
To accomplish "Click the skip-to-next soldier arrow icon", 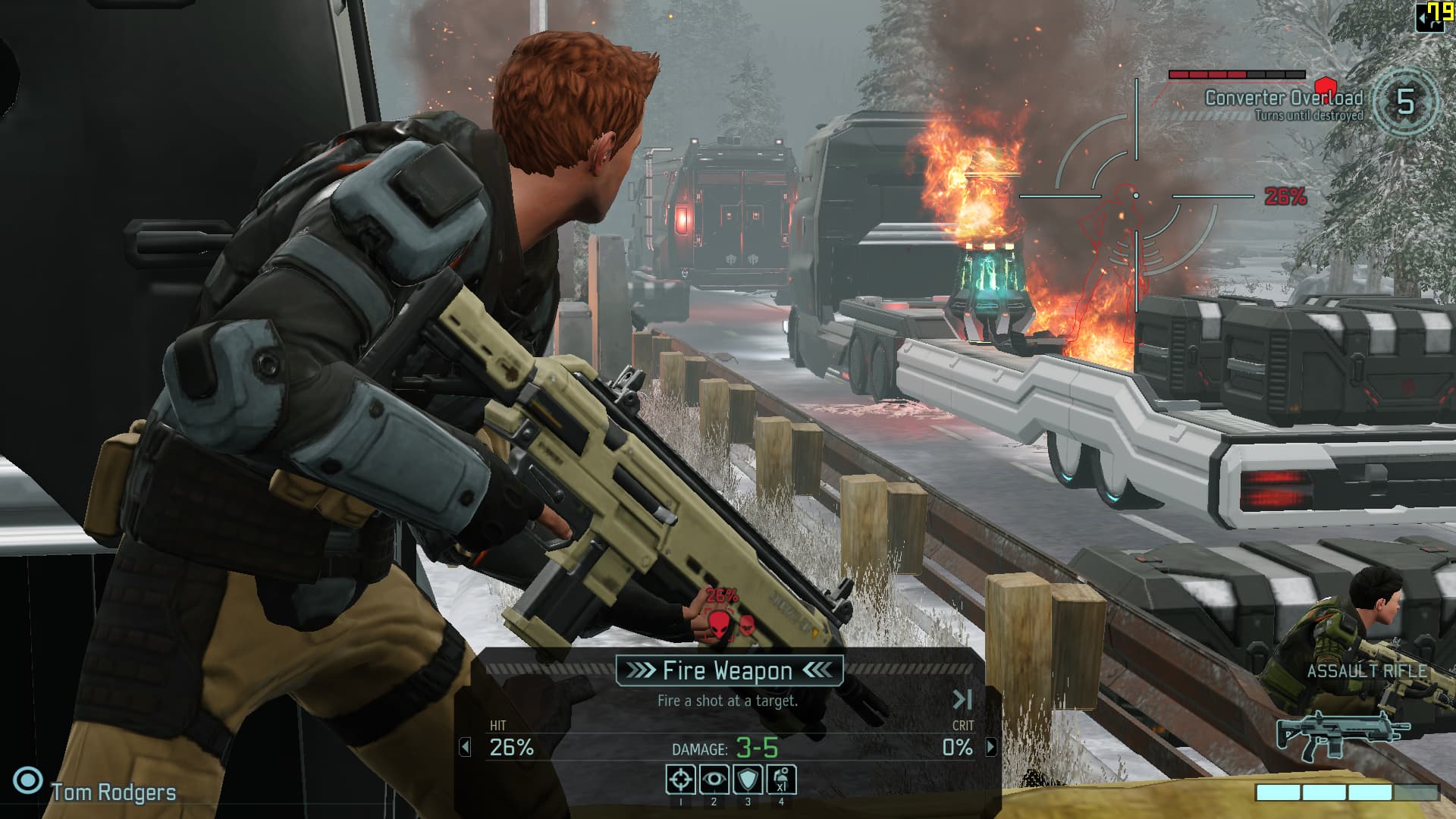I will pyautogui.click(x=962, y=699).
